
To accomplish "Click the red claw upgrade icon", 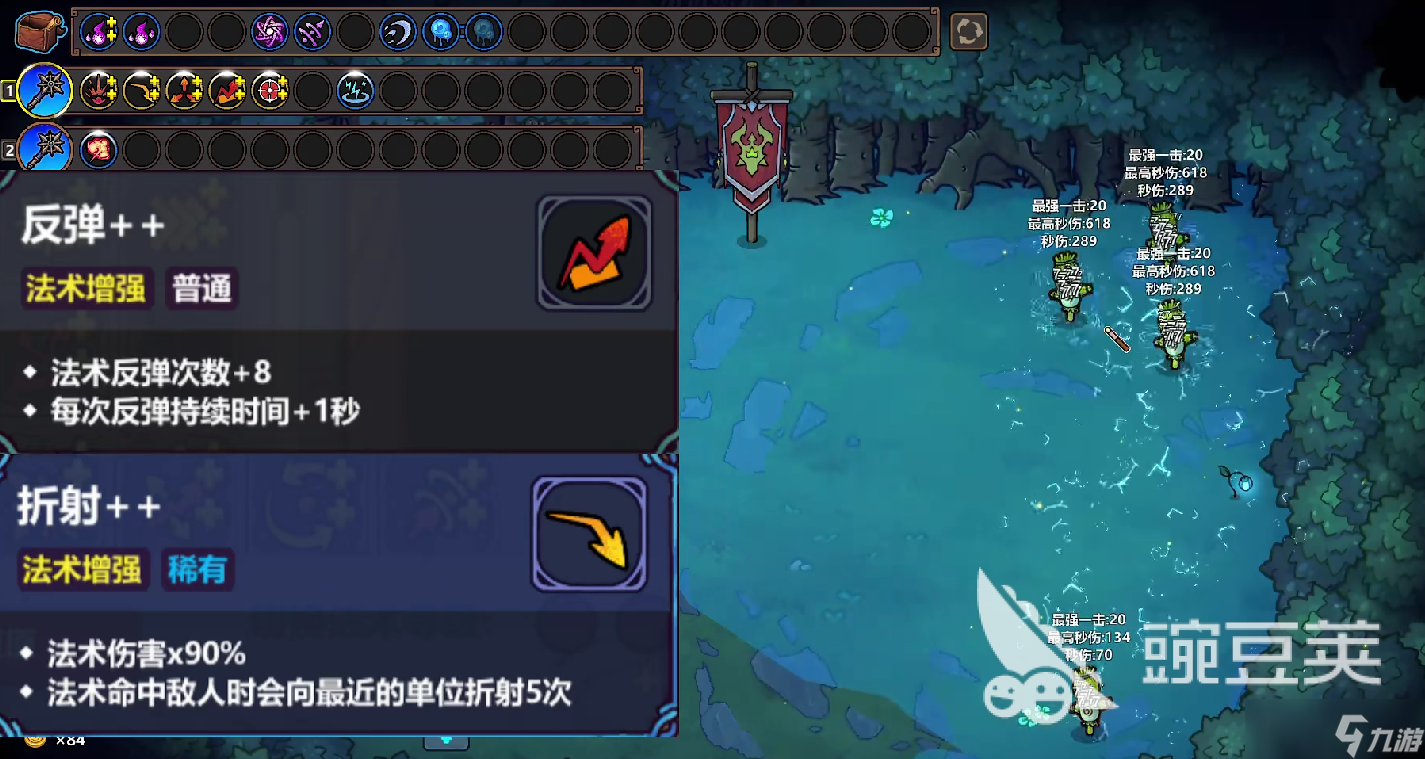I will click(98, 91).
